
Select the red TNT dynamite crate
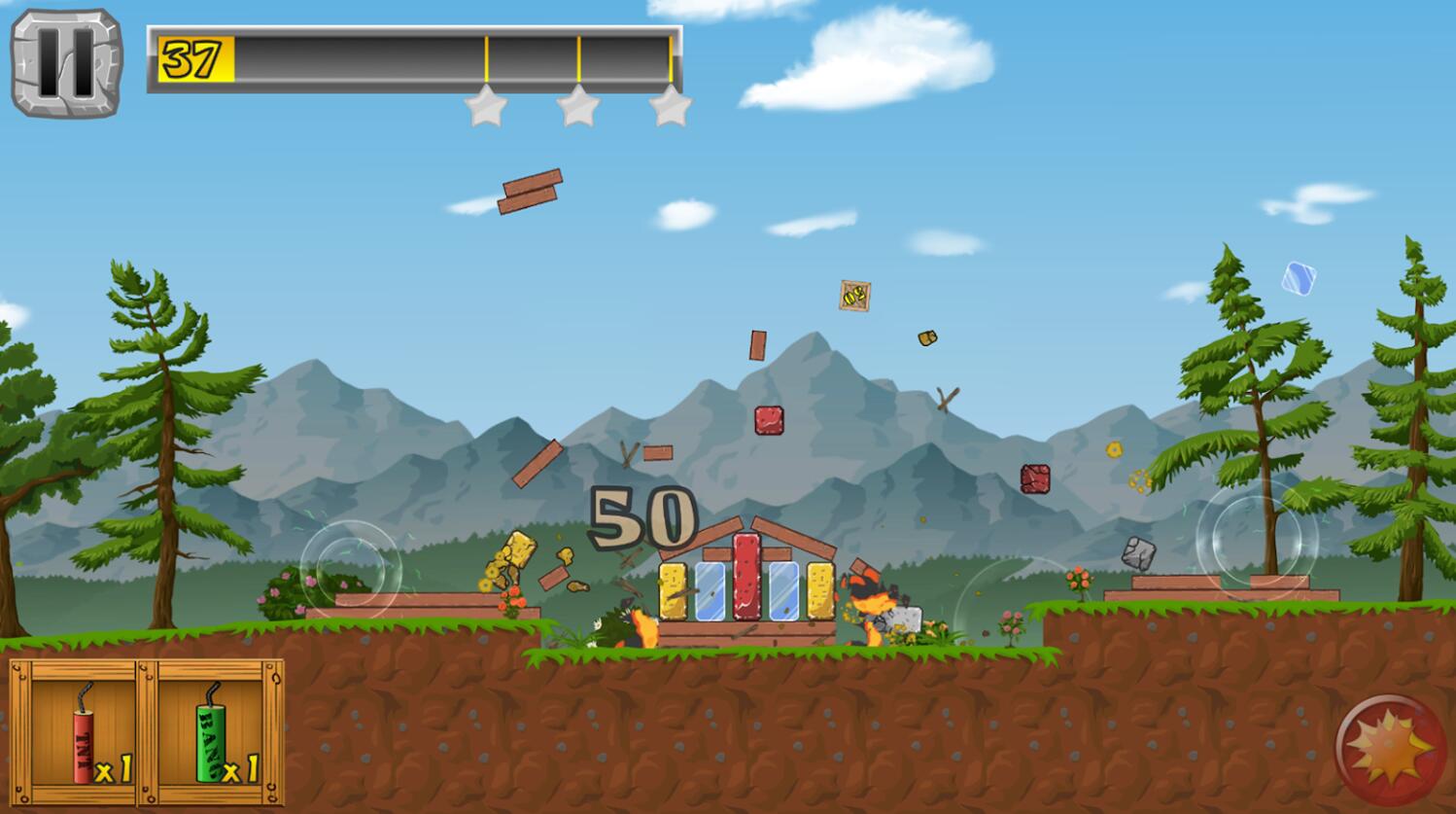pos(83,732)
